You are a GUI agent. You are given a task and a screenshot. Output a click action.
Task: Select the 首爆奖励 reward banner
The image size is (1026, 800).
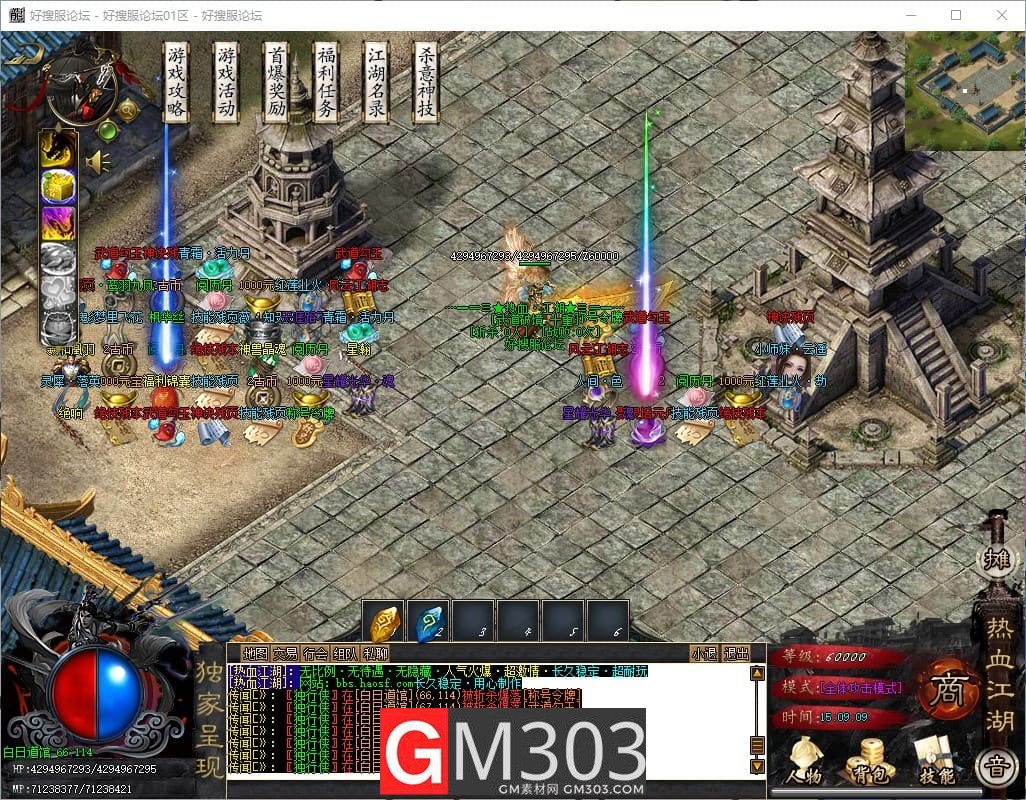tap(276, 82)
